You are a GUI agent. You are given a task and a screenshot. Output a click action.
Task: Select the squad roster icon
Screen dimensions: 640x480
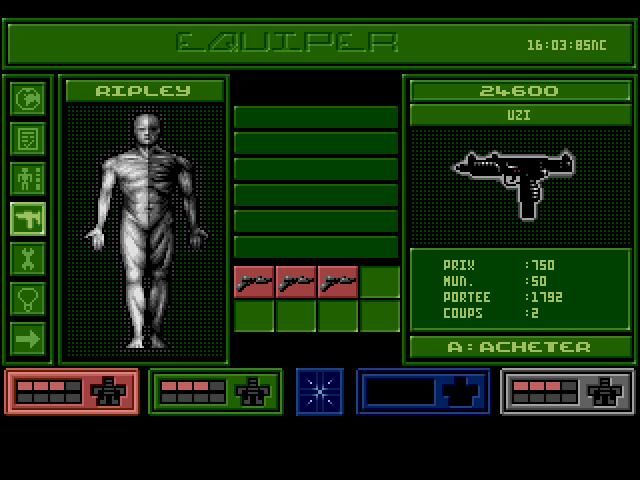(x=28, y=178)
